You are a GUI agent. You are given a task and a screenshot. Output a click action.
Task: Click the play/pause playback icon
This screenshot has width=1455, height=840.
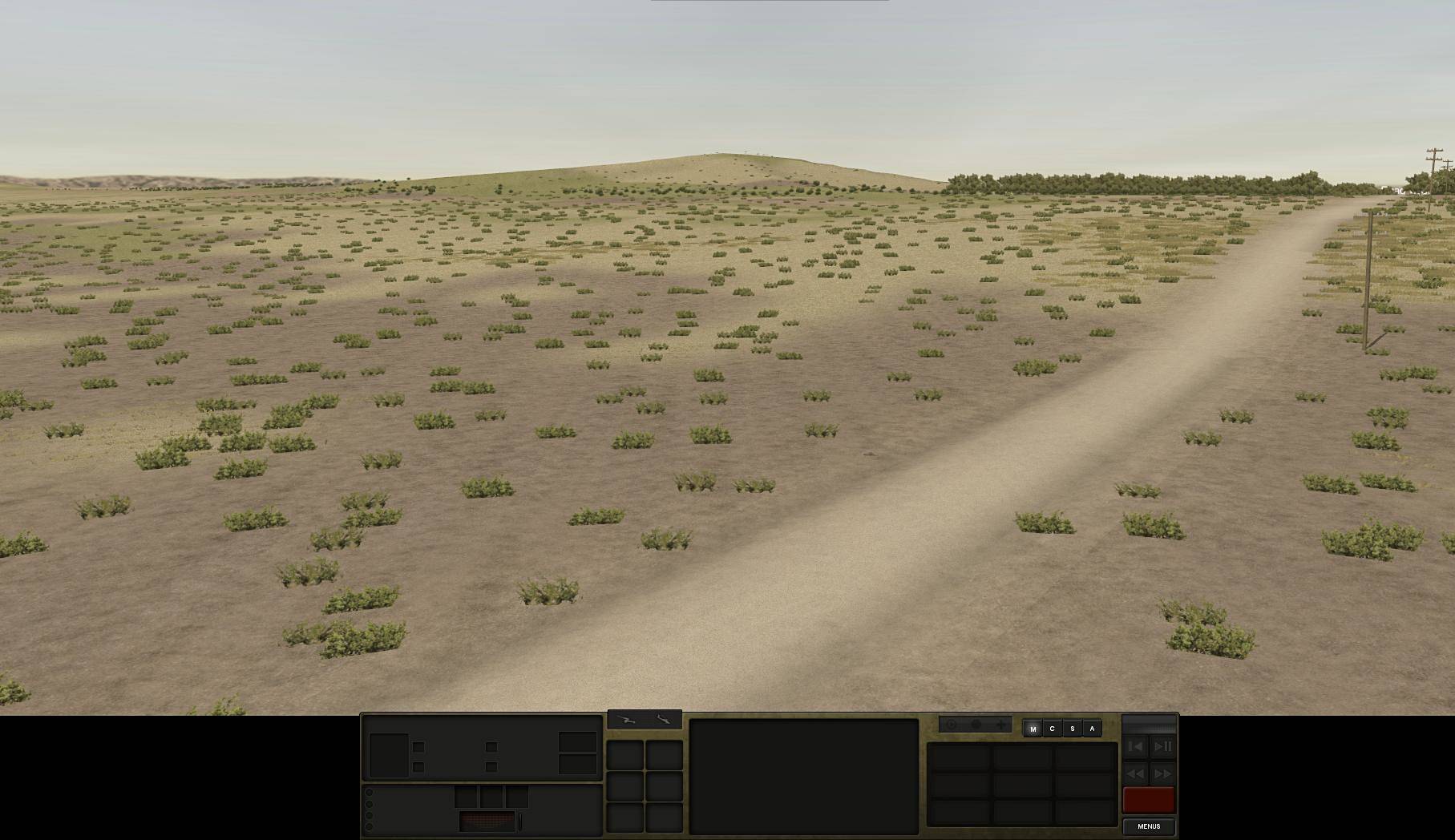pos(1162,746)
